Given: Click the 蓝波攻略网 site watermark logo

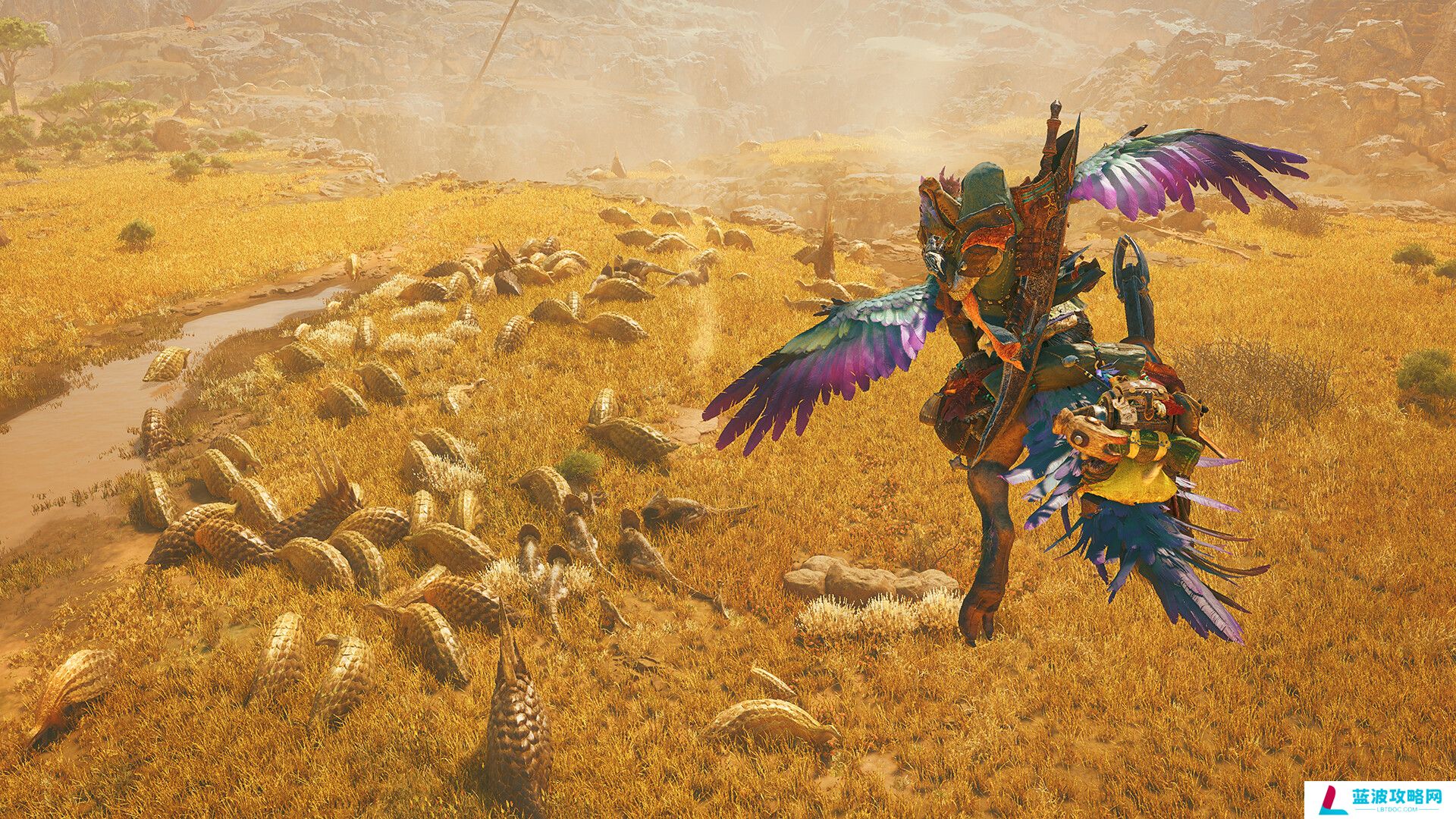Looking at the screenshot, I should [x=1379, y=800].
